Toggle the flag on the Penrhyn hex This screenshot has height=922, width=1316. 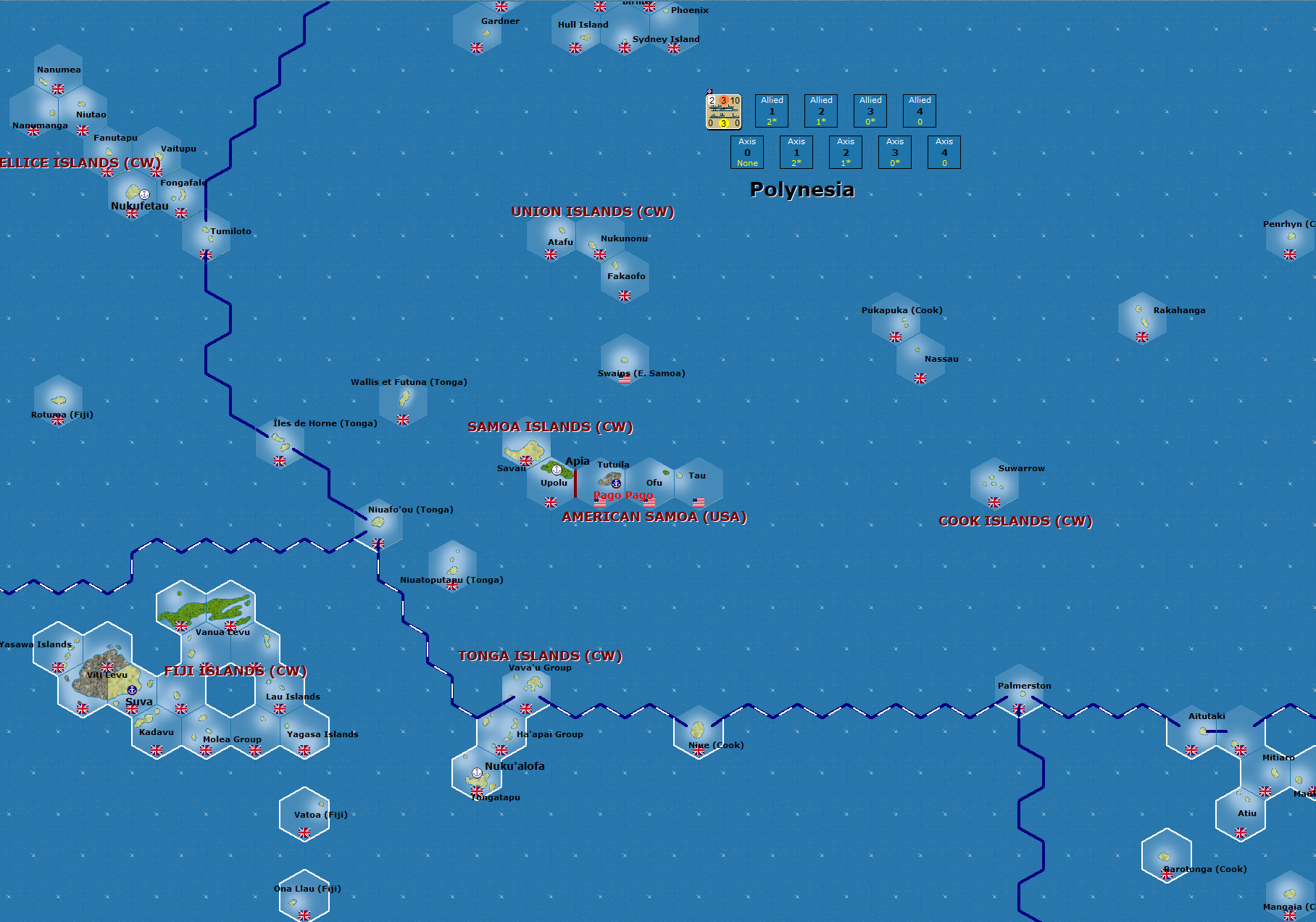tap(1290, 255)
